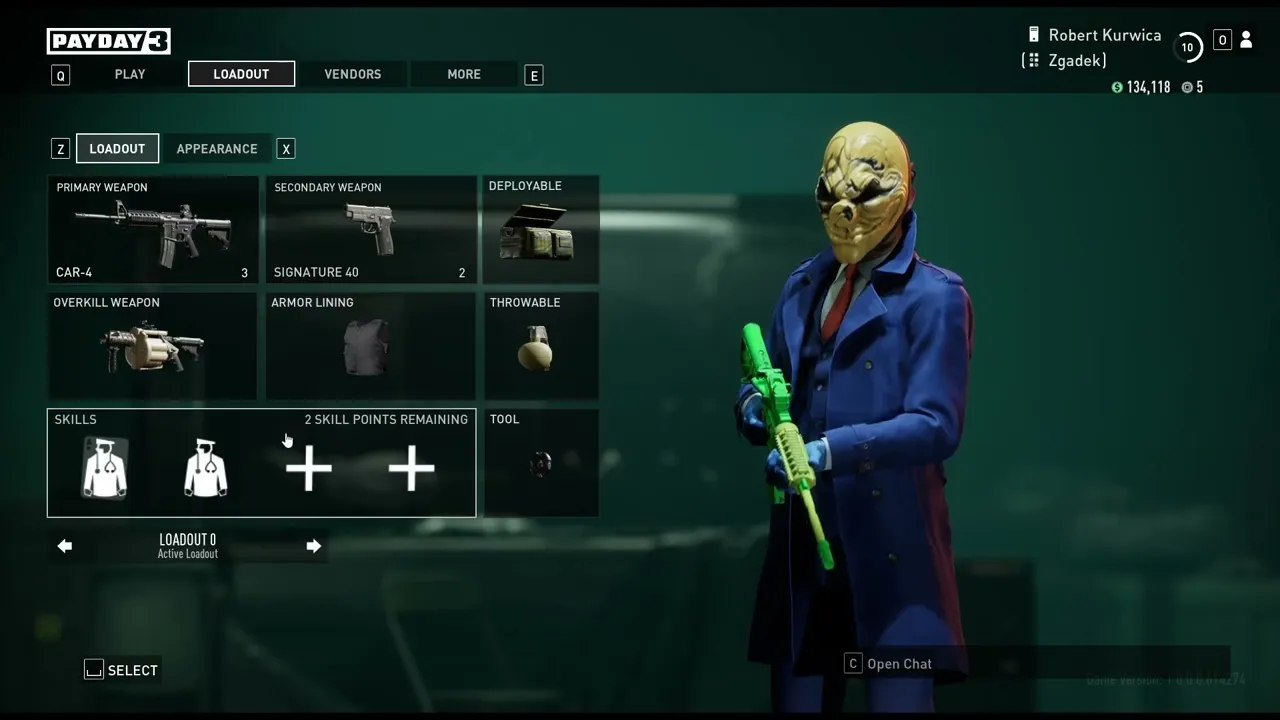Go to the Vendors tab
This screenshot has width=1280, height=720.
click(x=352, y=74)
